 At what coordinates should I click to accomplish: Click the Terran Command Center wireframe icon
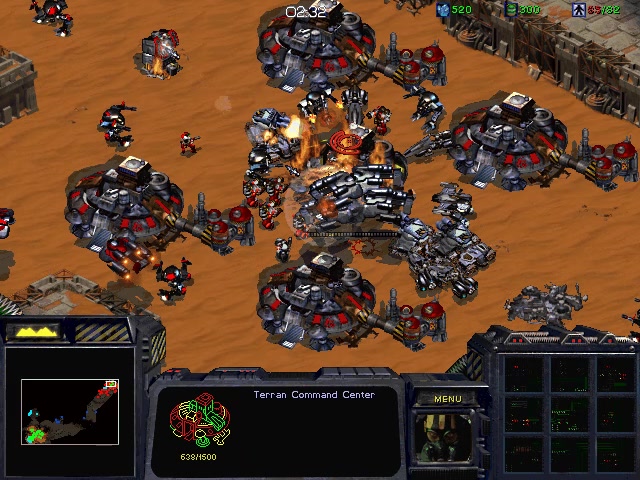pyautogui.click(x=200, y=421)
